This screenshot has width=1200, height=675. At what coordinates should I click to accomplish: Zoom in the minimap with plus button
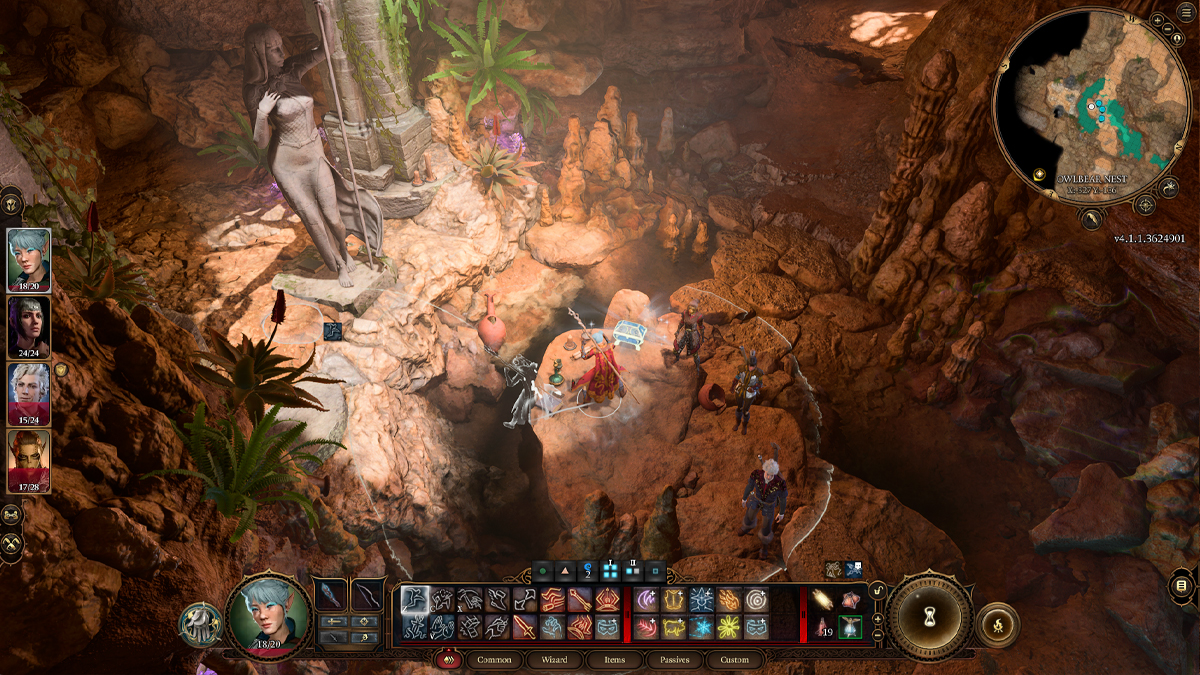1157,20
